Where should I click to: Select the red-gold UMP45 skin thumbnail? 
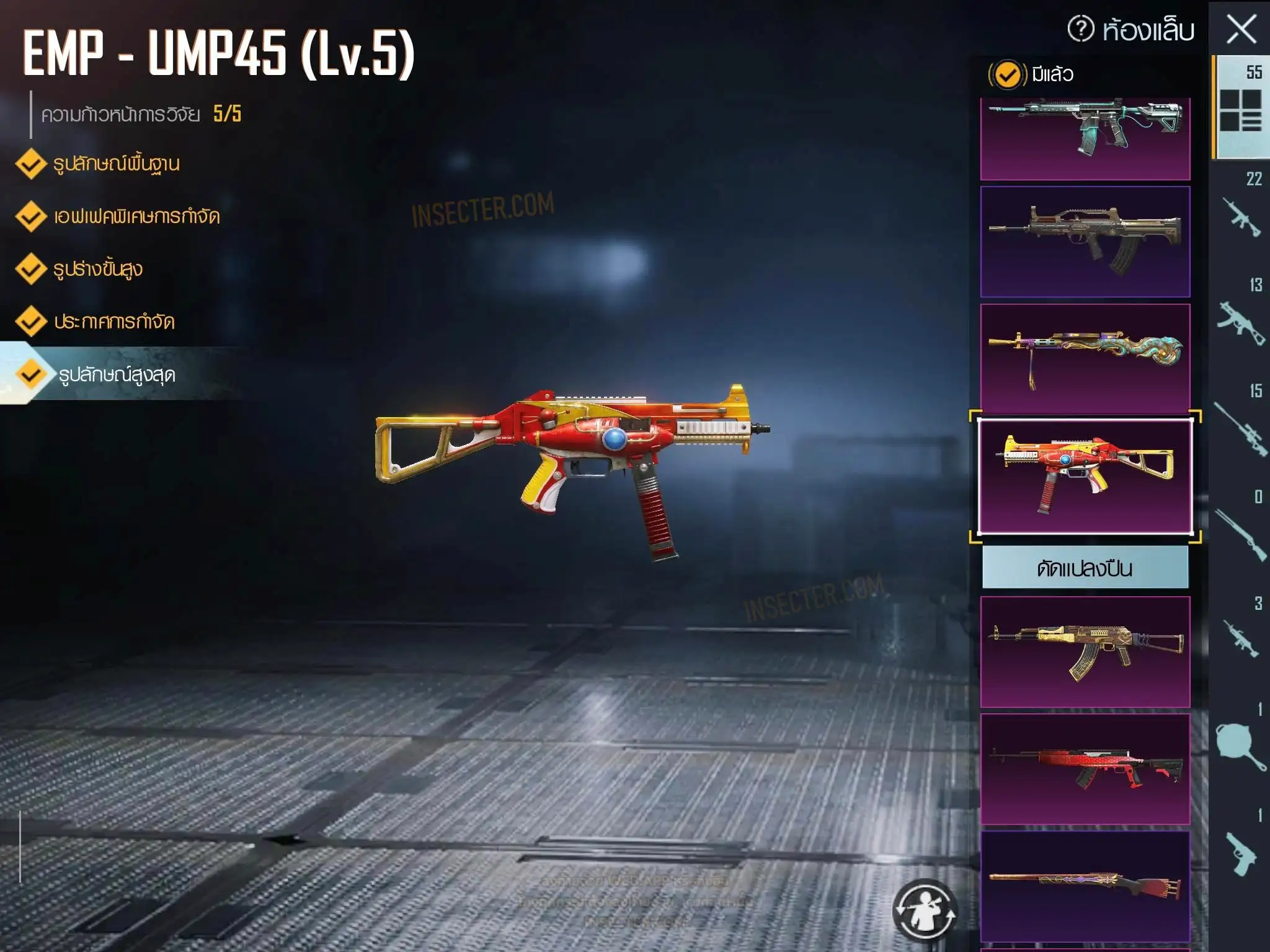1085,476
